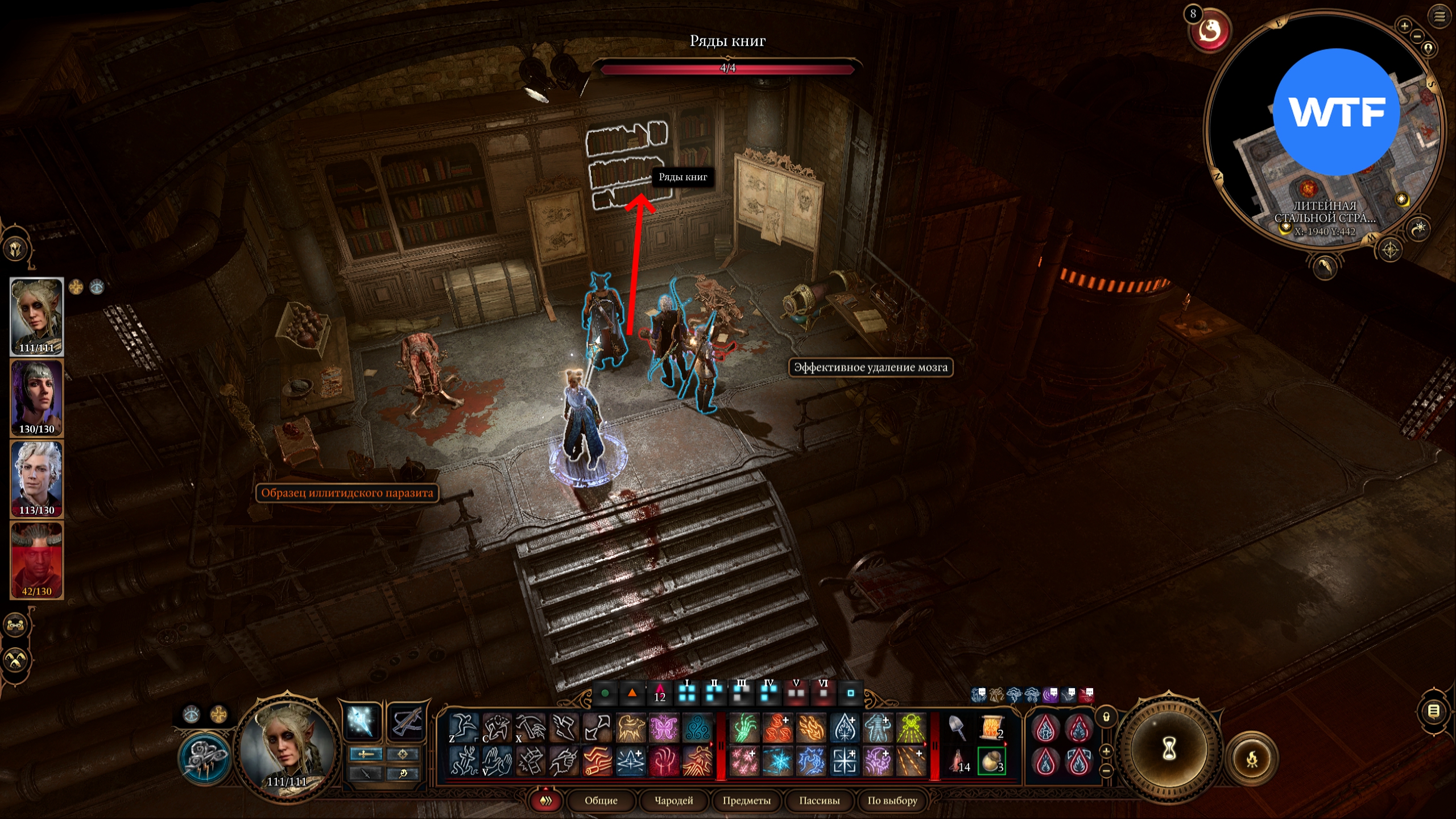Screen dimensions: 1456x819
Task: Use the shovel item slot
Action: pos(958,729)
